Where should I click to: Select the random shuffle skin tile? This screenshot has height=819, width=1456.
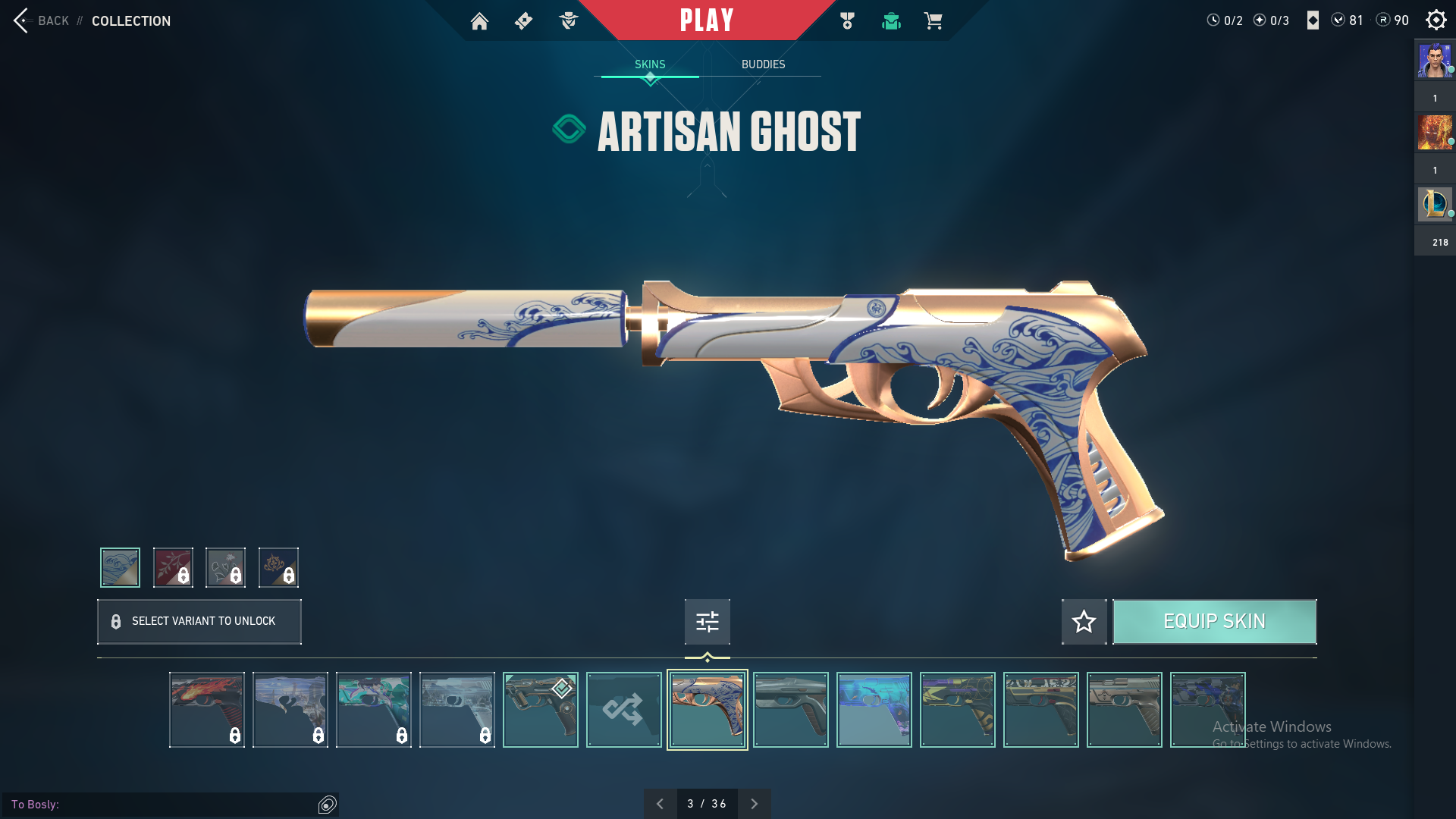[x=623, y=710]
